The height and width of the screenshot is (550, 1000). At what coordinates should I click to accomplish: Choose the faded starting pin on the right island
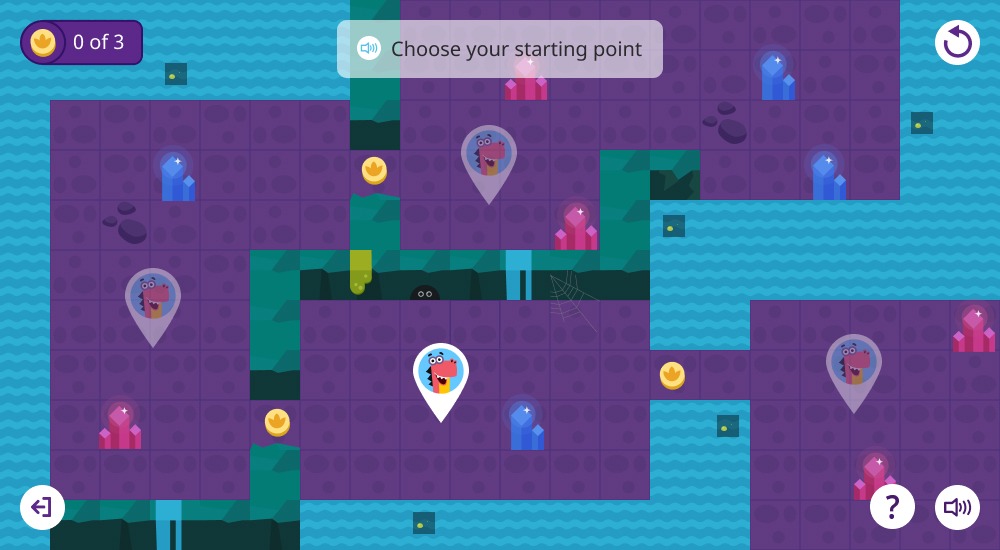pyautogui.click(x=853, y=366)
